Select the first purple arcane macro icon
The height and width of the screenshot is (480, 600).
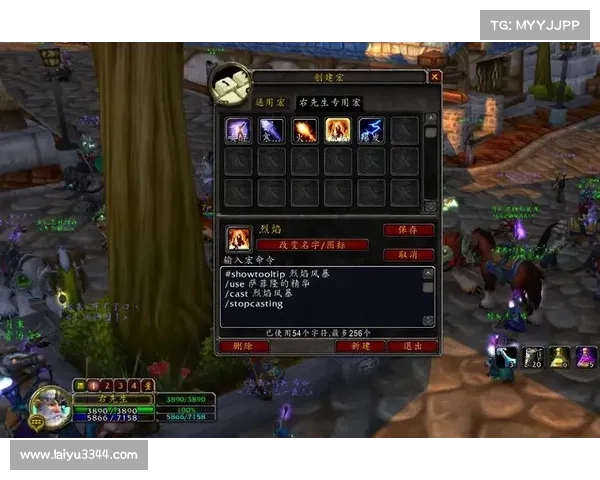[238, 130]
